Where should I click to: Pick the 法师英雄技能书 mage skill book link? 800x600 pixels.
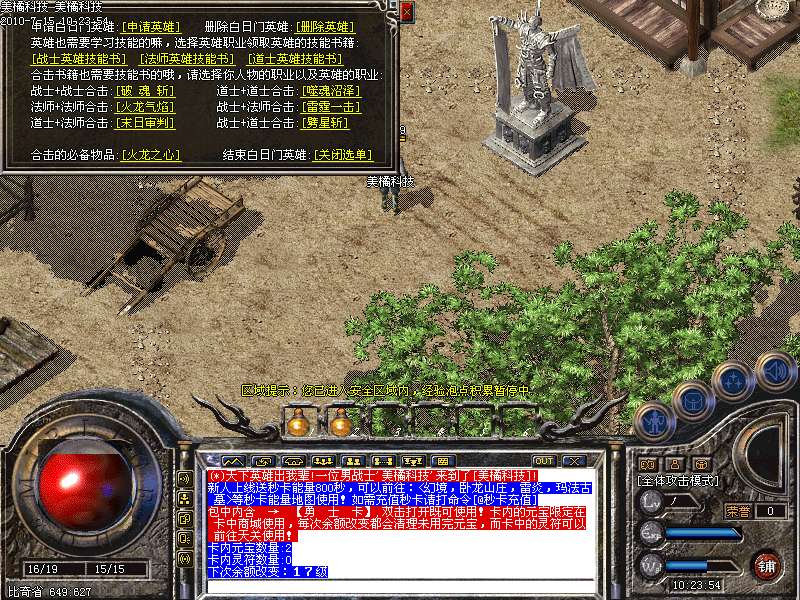[x=186, y=59]
